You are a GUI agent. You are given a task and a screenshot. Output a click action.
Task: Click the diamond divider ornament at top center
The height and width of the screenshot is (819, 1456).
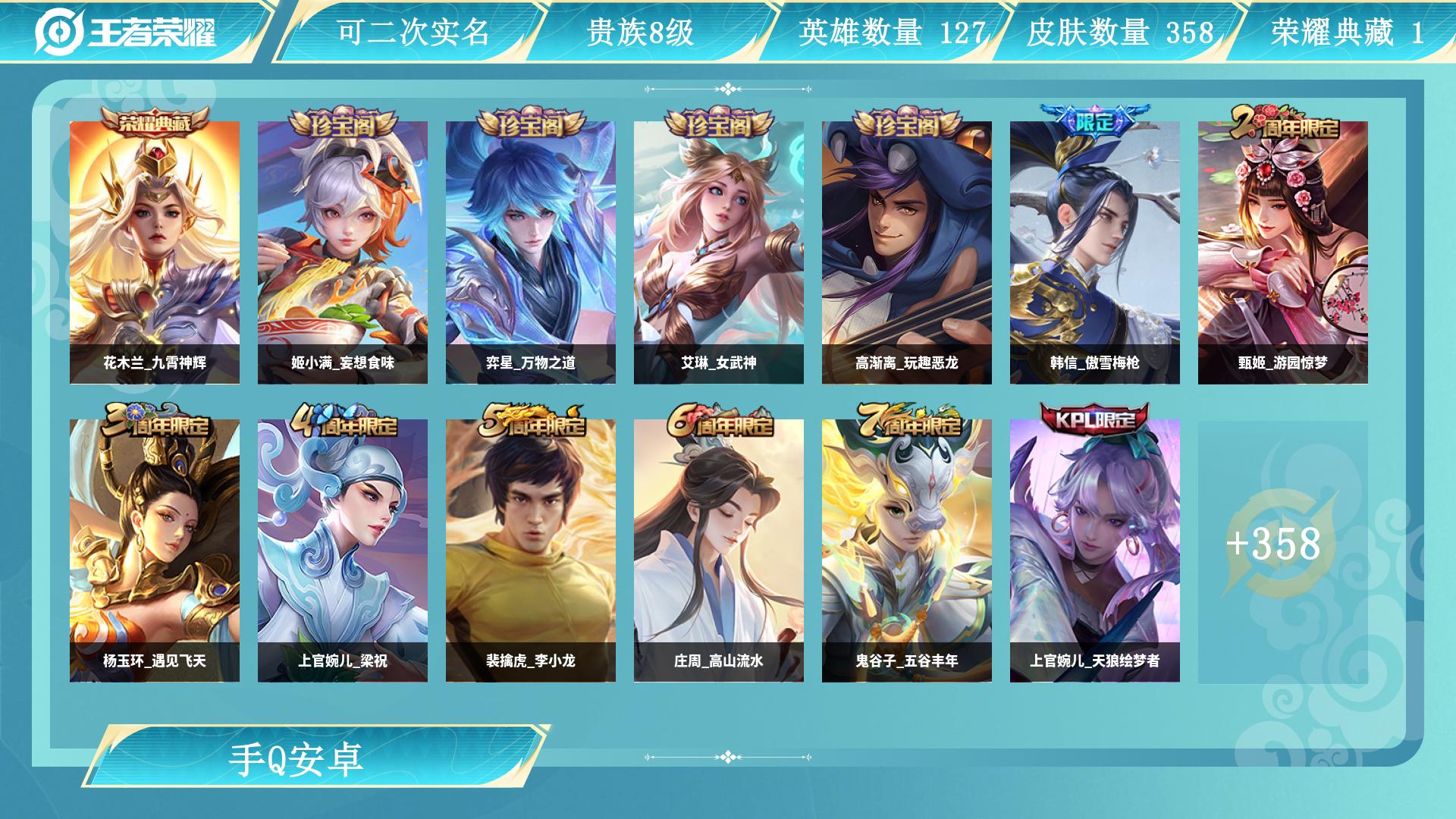(x=728, y=87)
